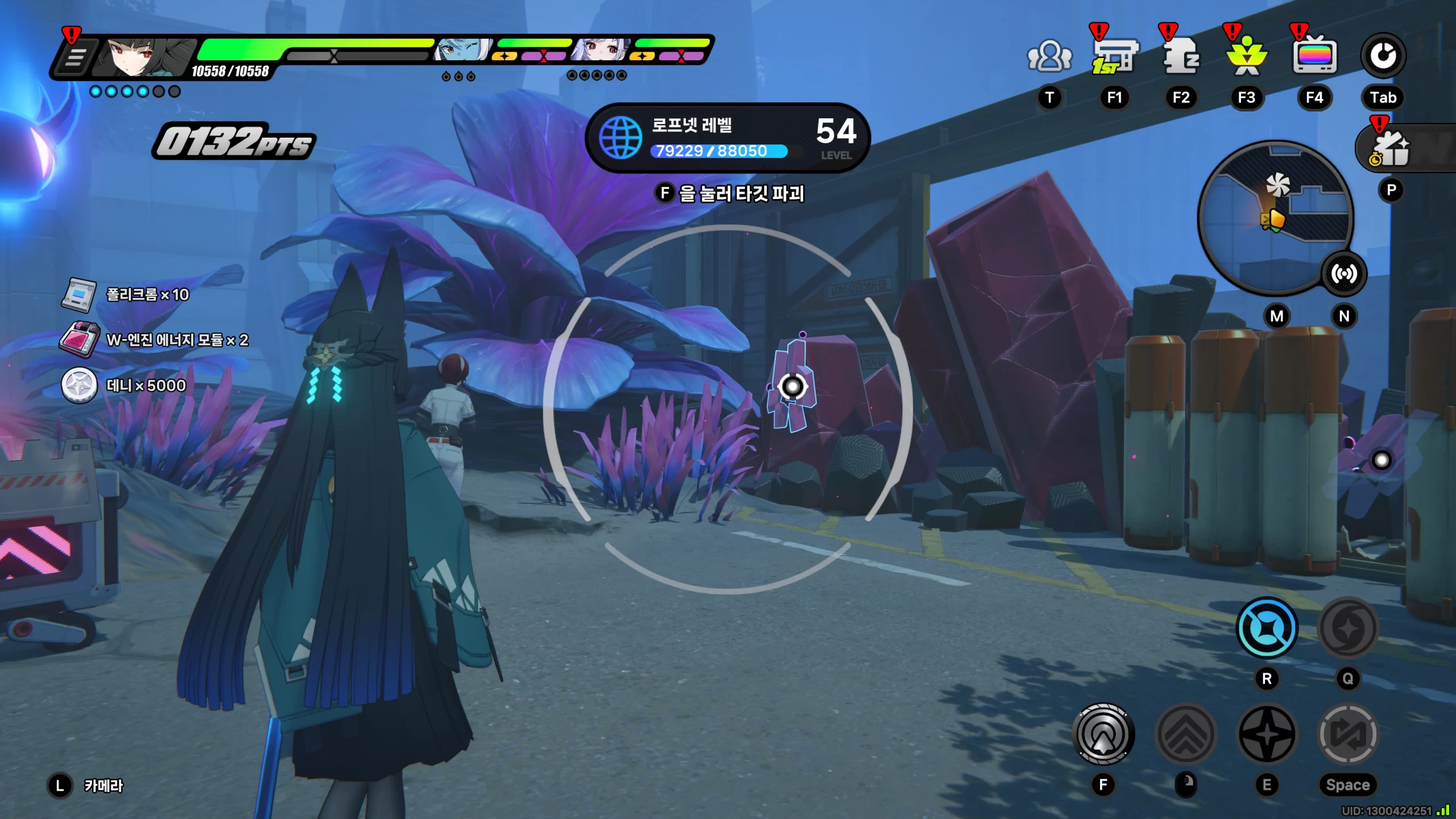Trigger the greyed-out swirl star skill
Viewport: 1456px width, 819px height.
click(1347, 628)
